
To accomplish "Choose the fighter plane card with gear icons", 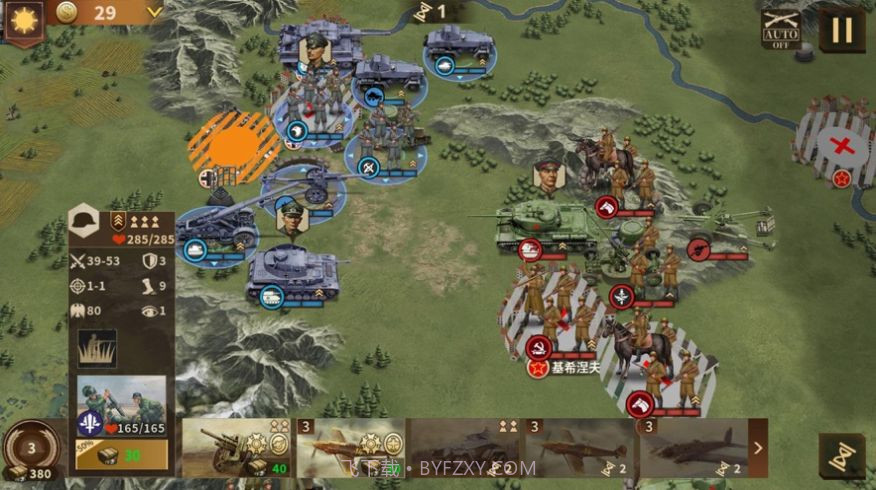I will (350, 447).
